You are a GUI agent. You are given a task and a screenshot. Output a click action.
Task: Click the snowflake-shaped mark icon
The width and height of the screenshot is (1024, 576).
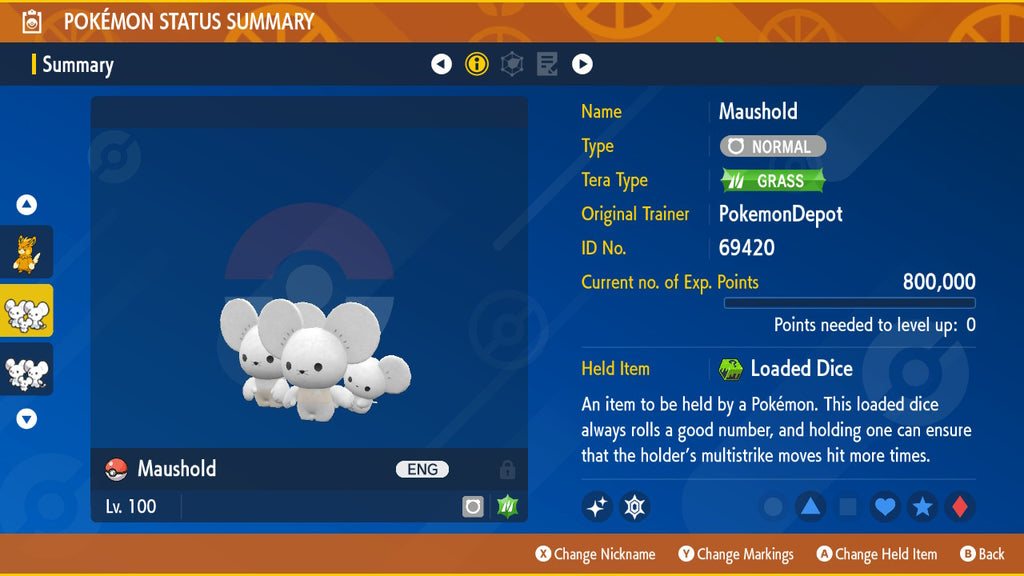[634, 507]
